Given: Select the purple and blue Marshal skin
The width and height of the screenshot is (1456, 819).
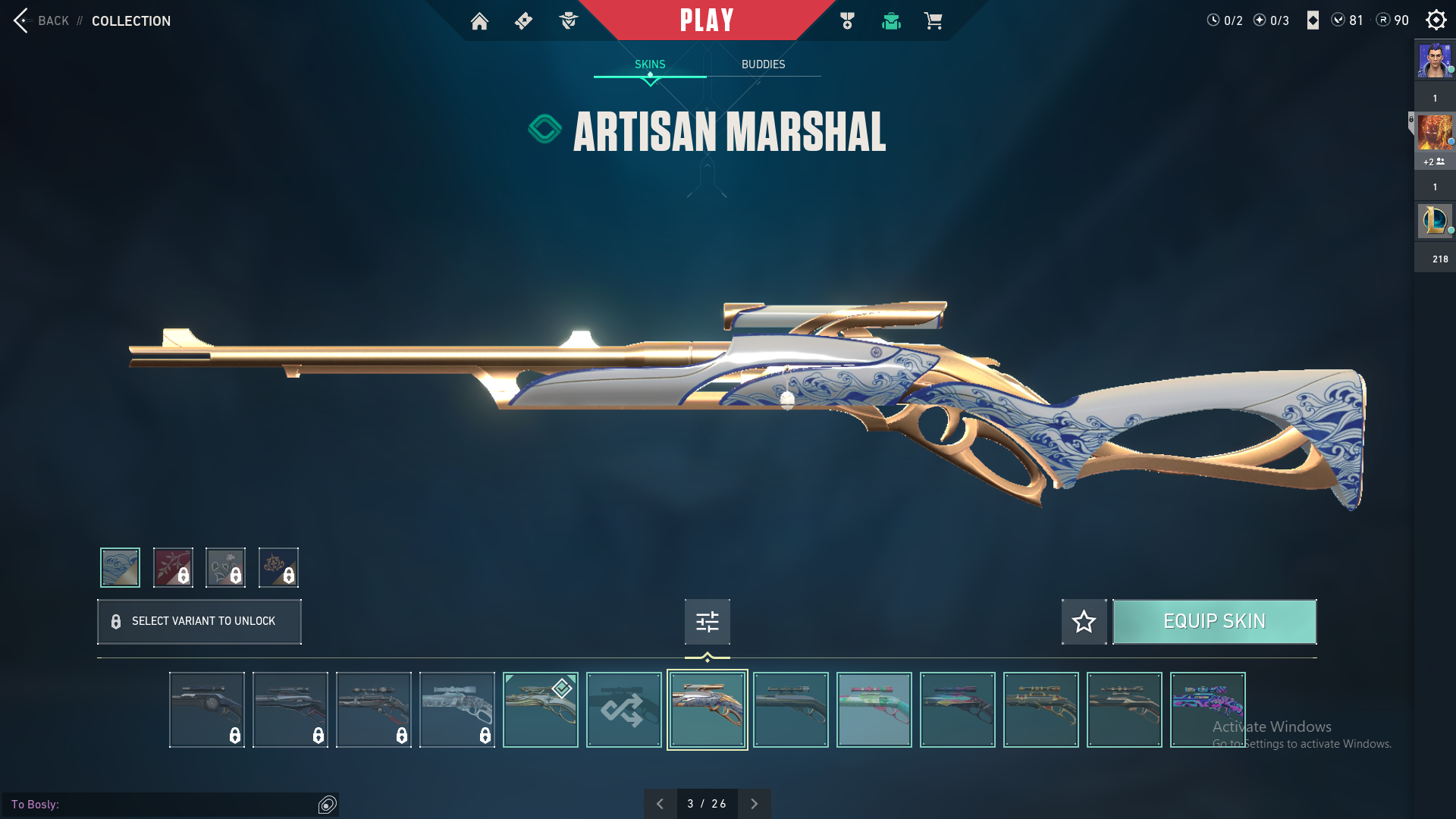Looking at the screenshot, I should pos(1207,710).
